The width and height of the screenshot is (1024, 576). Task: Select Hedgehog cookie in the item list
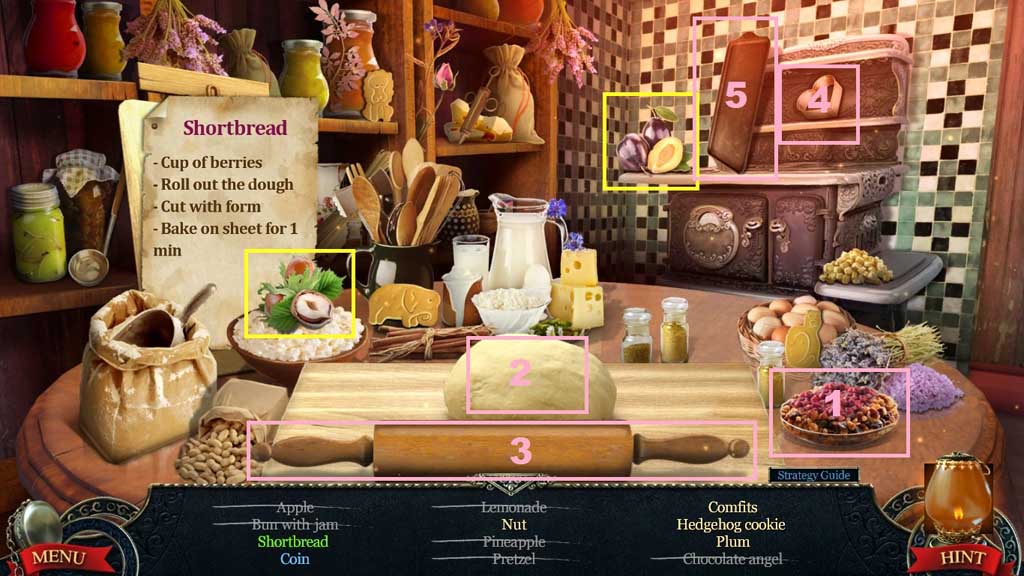click(731, 524)
